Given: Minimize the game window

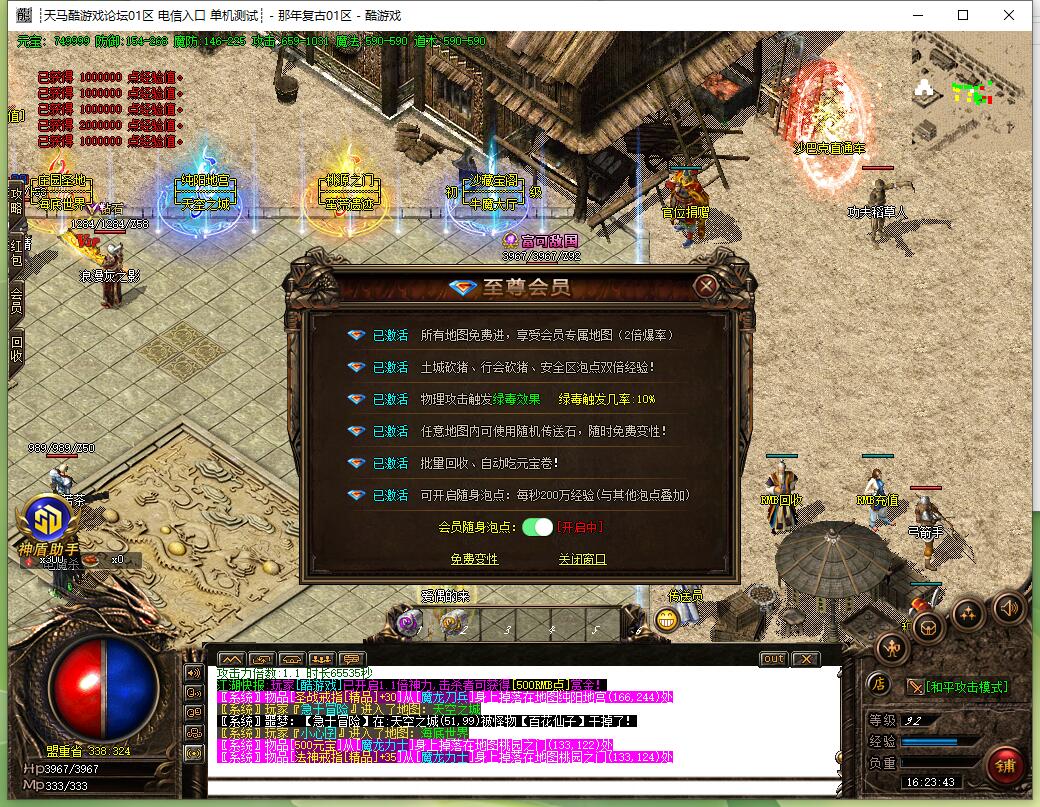Looking at the screenshot, I should click(917, 15).
